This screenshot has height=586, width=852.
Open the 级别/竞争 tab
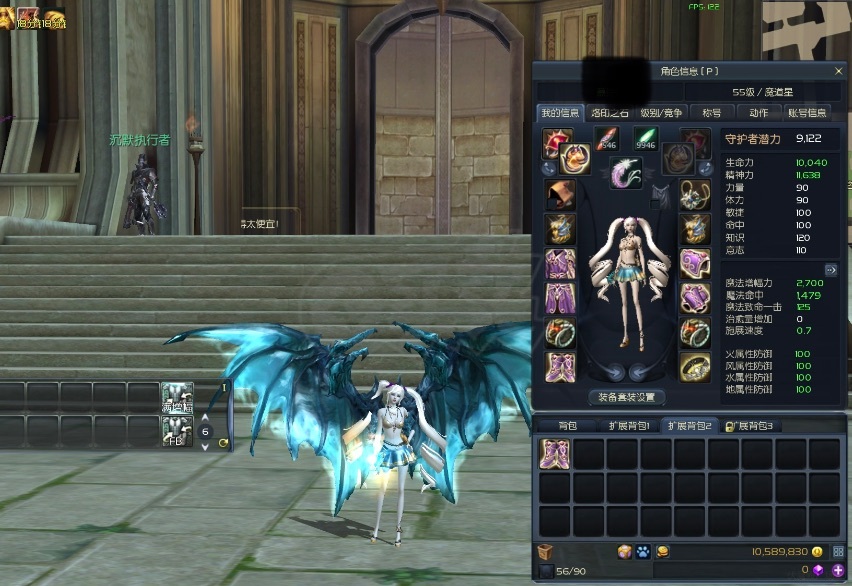click(x=660, y=113)
